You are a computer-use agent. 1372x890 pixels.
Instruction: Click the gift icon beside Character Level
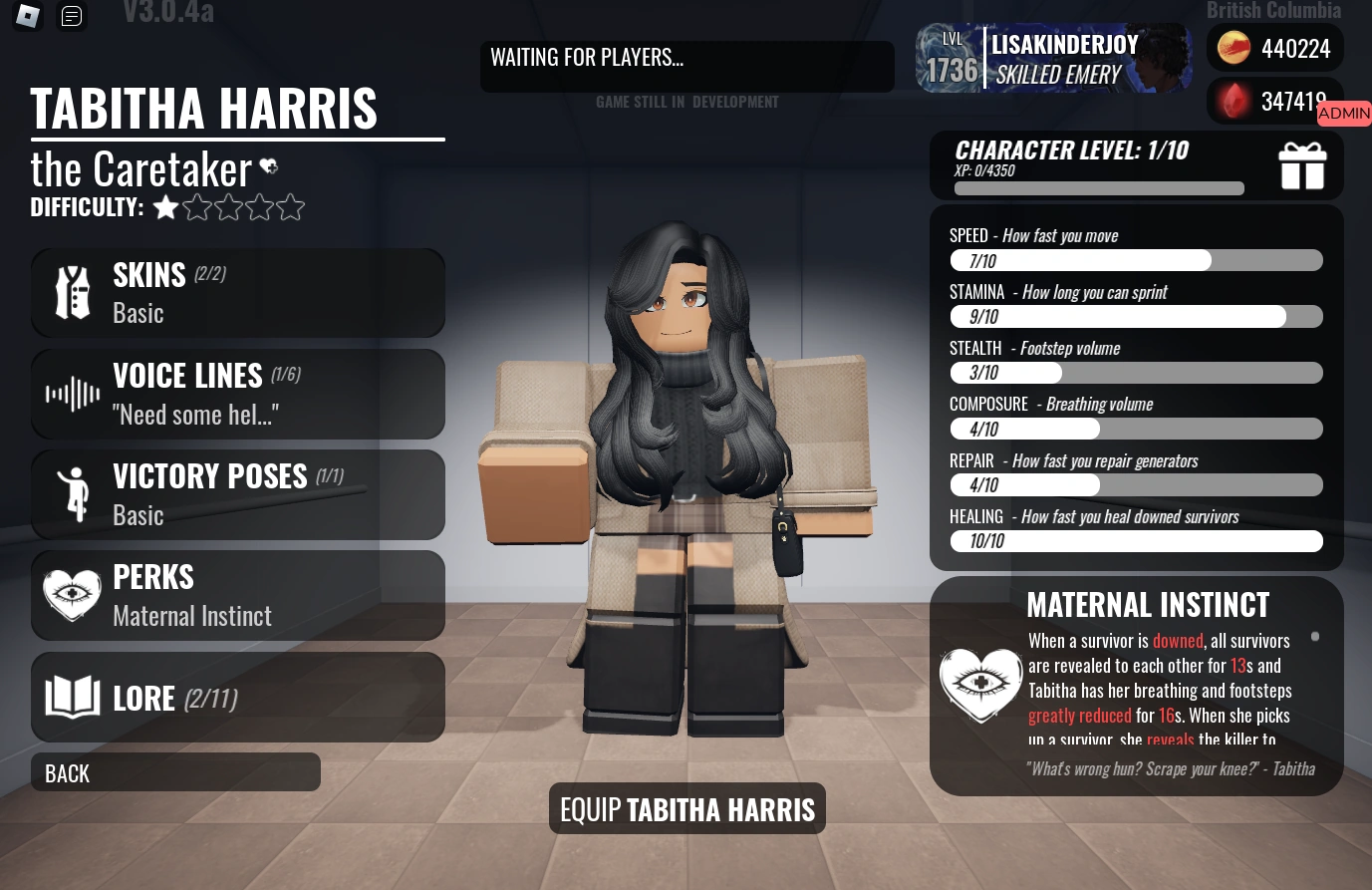(1303, 165)
